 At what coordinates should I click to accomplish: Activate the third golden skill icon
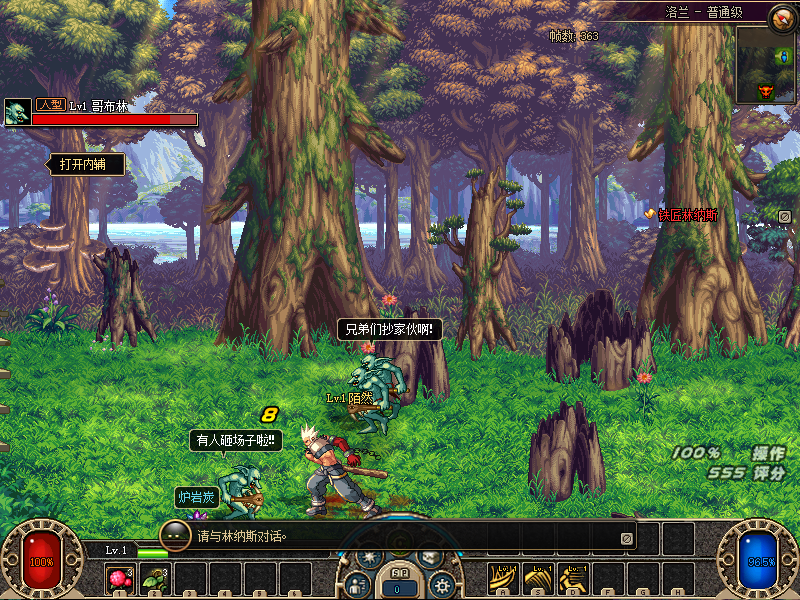tap(572, 578)
